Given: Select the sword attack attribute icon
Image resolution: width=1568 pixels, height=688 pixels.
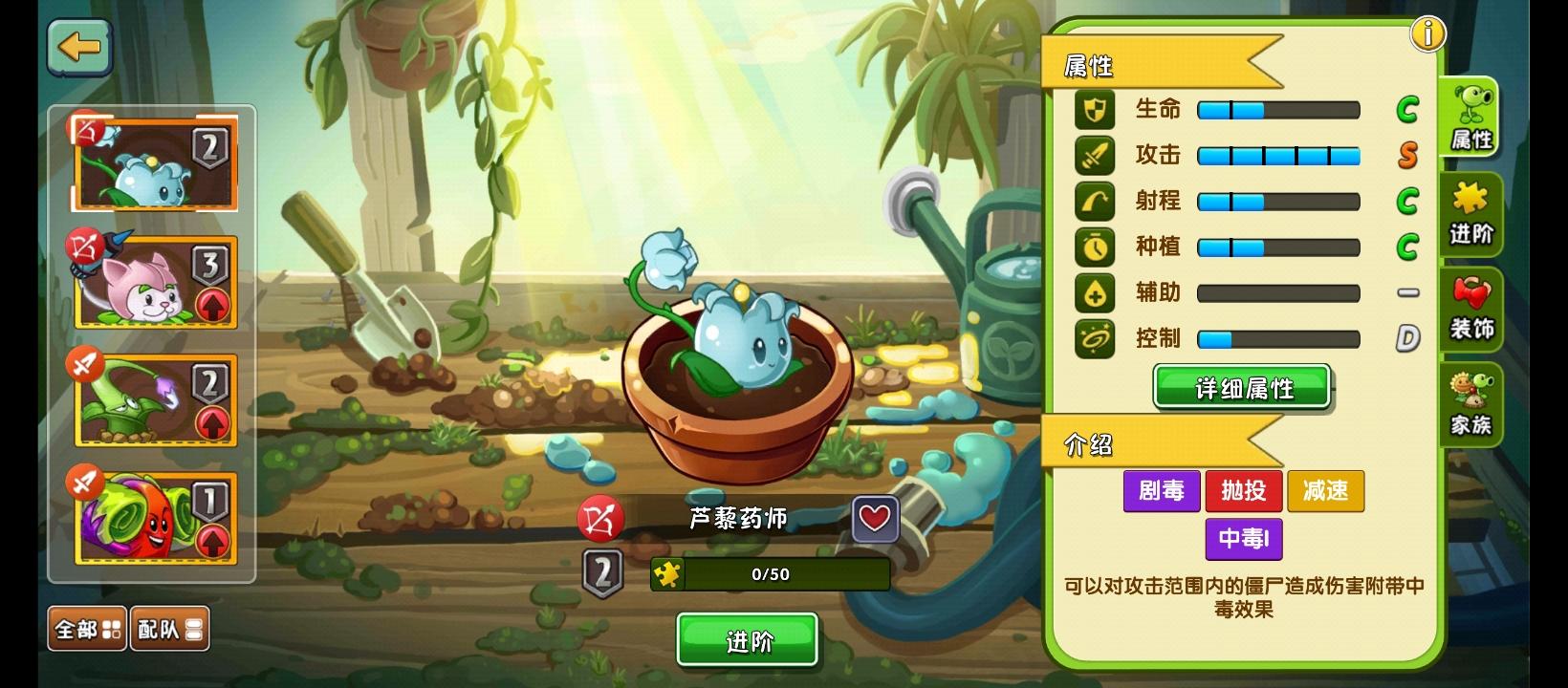Looking at the screenshot, I should click(x=1095, y=155).
